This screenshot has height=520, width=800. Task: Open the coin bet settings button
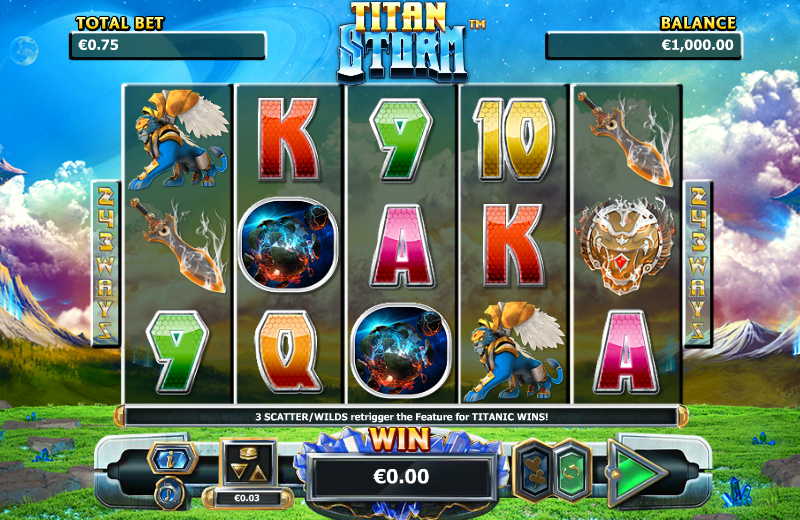click(246, 463)
